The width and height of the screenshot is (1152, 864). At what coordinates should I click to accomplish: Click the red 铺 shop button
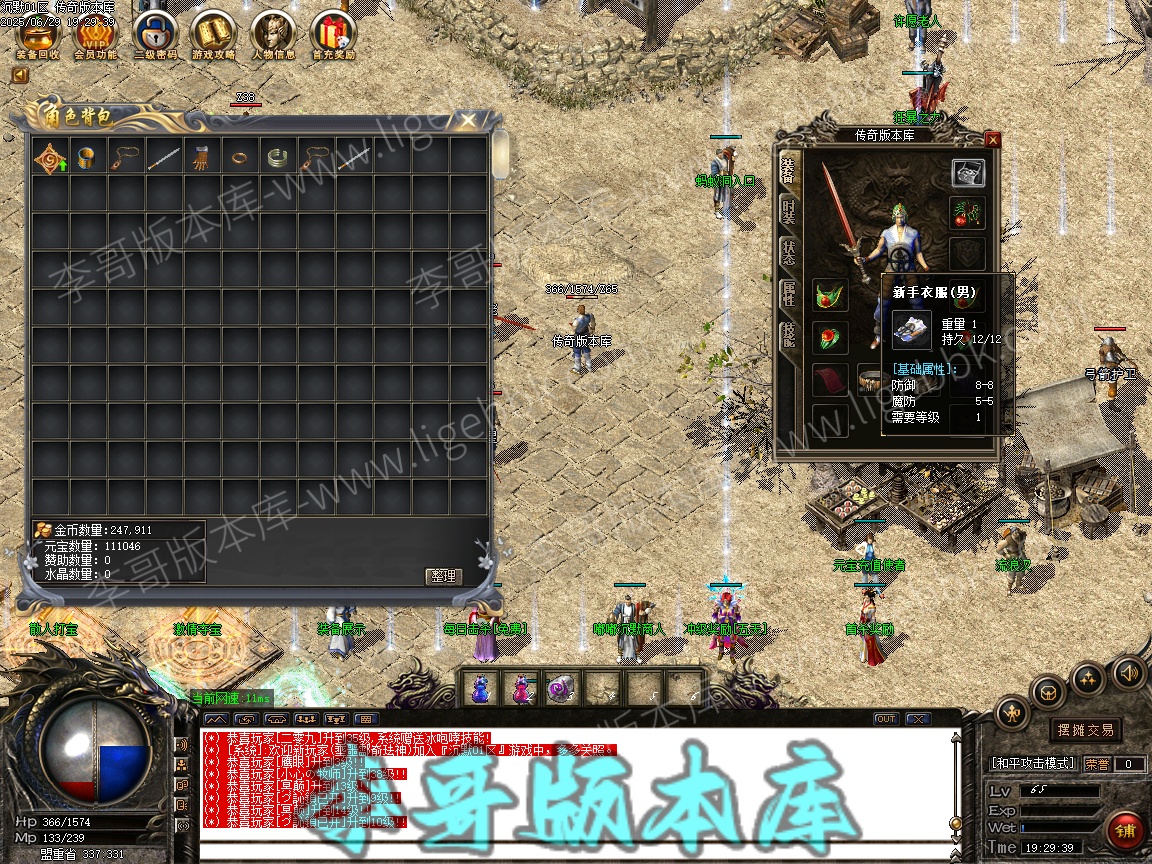[1125, 832]
